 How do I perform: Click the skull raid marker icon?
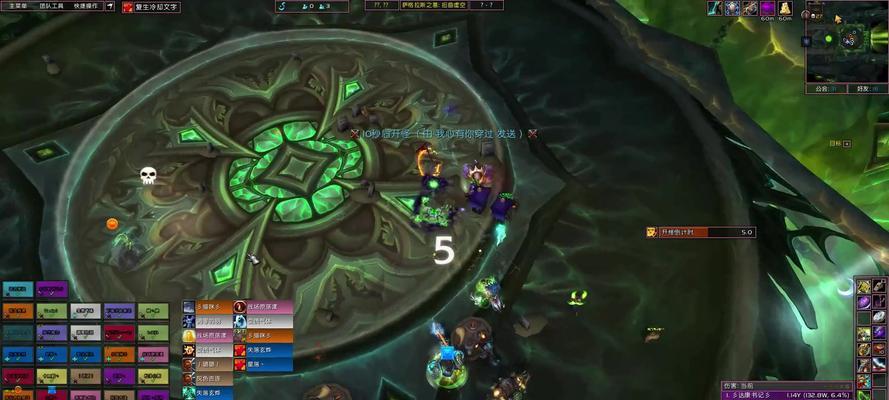point(148,176)
